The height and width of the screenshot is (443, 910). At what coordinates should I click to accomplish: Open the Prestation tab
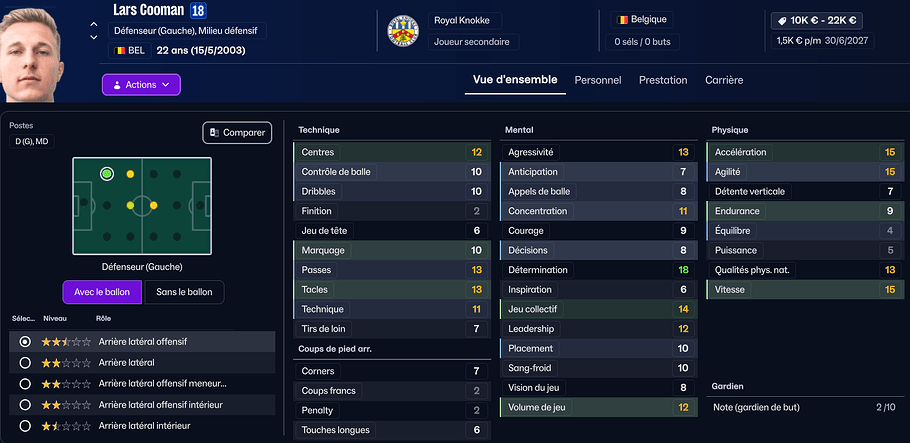pos(663,80)
